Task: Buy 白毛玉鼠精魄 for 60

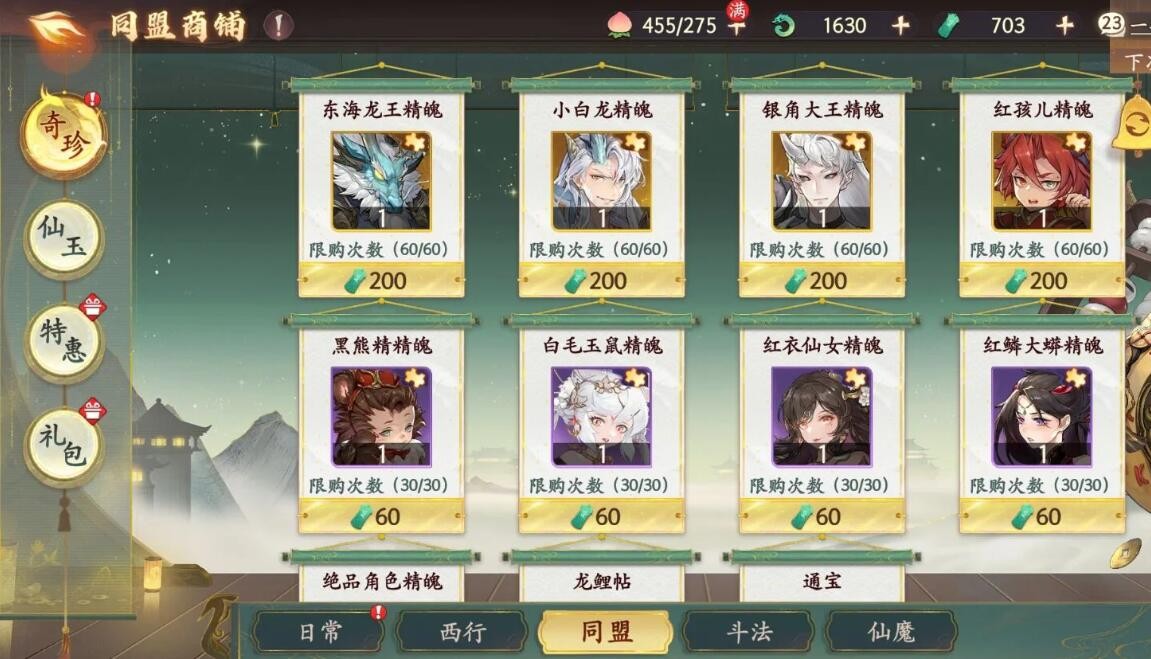Action: [x=601, y=517]
